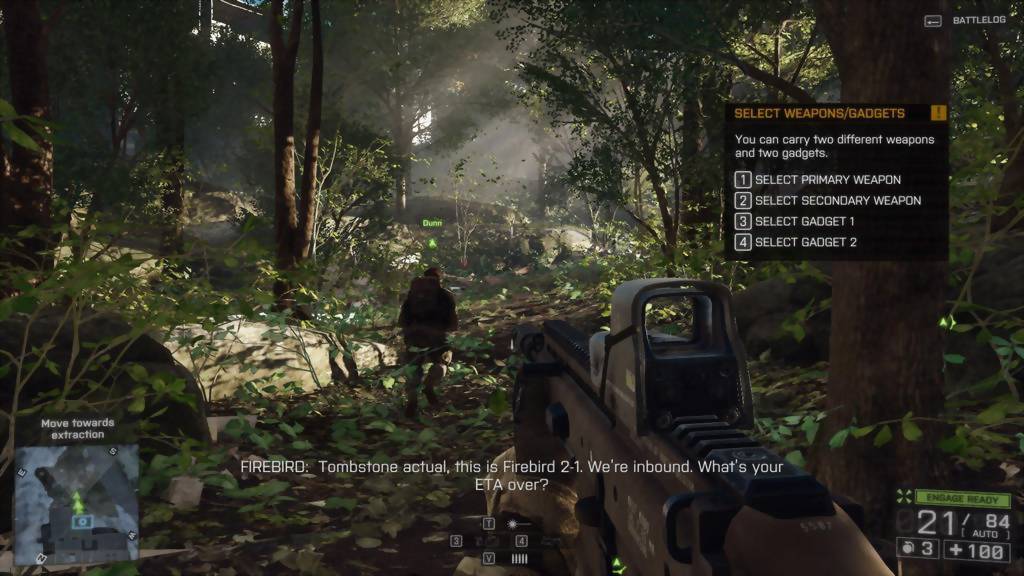Pick the Select Gadget 1 entry
Screen dimensions: 1024x576
click(804, 221)
